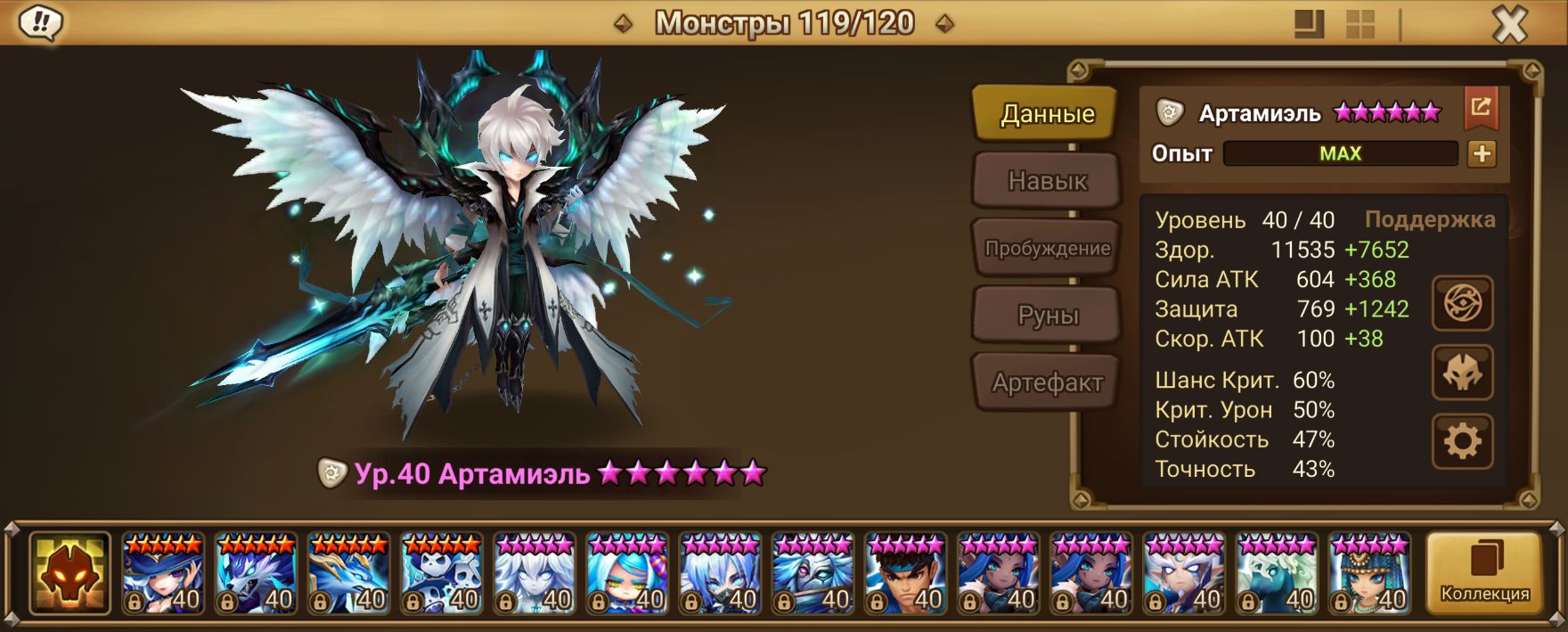Image resolution: width=1568 pixels, height=632 pixels.
Task: Open the Руны (Runes) tab
Action: [1047, 315]
